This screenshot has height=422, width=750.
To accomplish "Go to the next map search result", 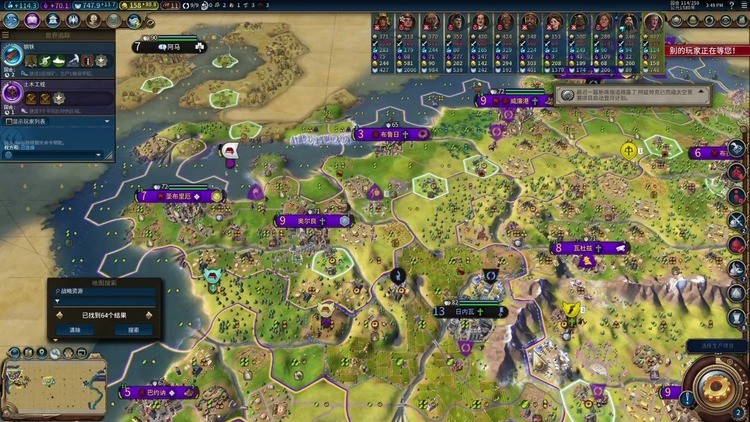I will pyautogui.click(x=150, y=314).
